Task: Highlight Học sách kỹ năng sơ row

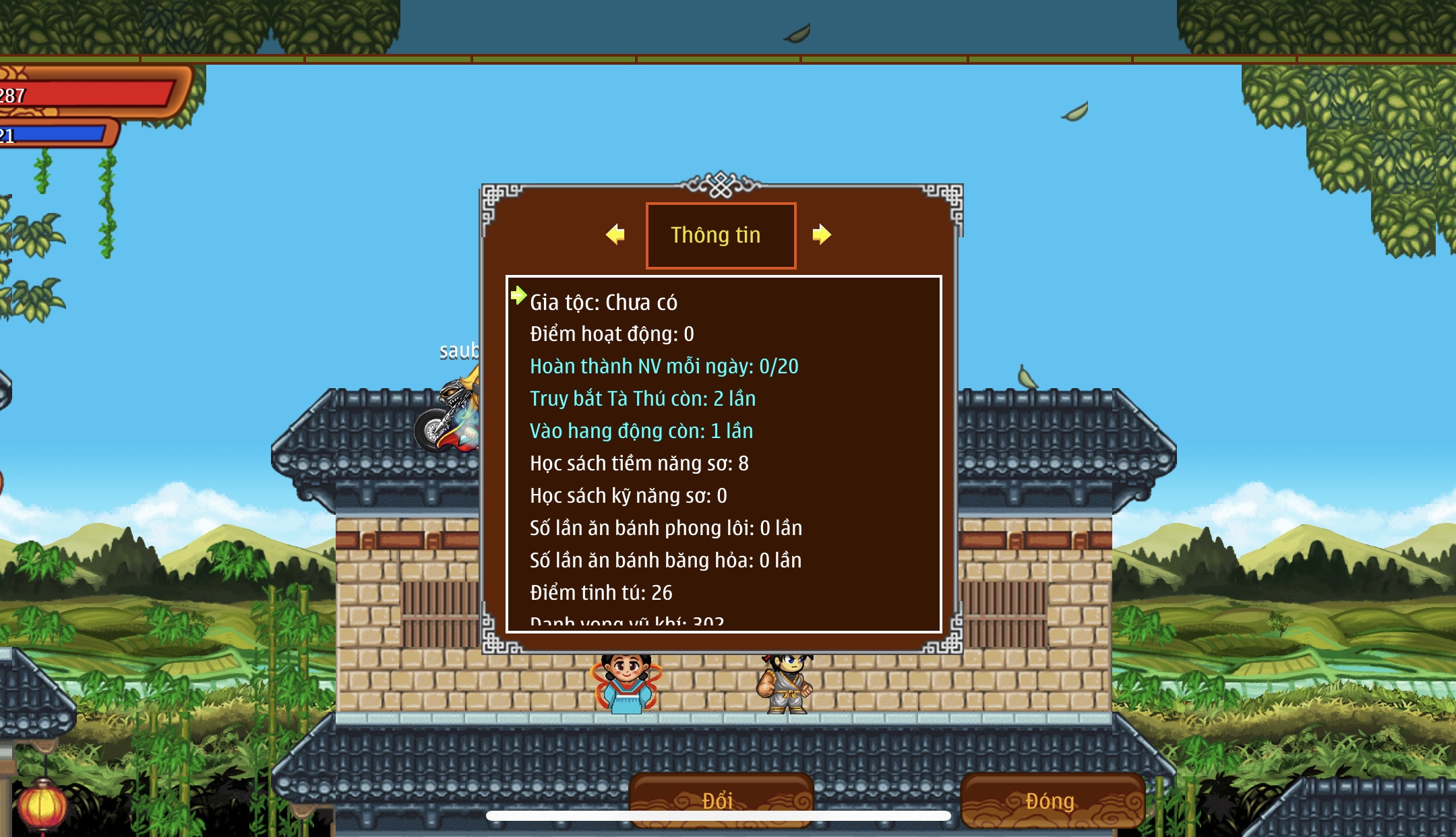Action: 628,496
